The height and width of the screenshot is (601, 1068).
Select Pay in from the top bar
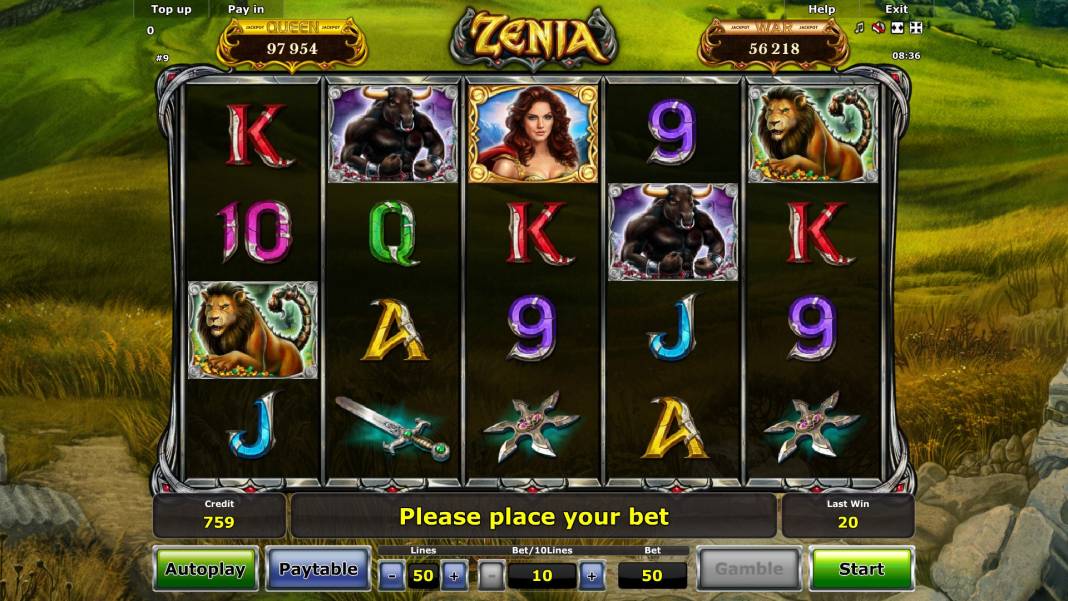(x=246, y=9)
